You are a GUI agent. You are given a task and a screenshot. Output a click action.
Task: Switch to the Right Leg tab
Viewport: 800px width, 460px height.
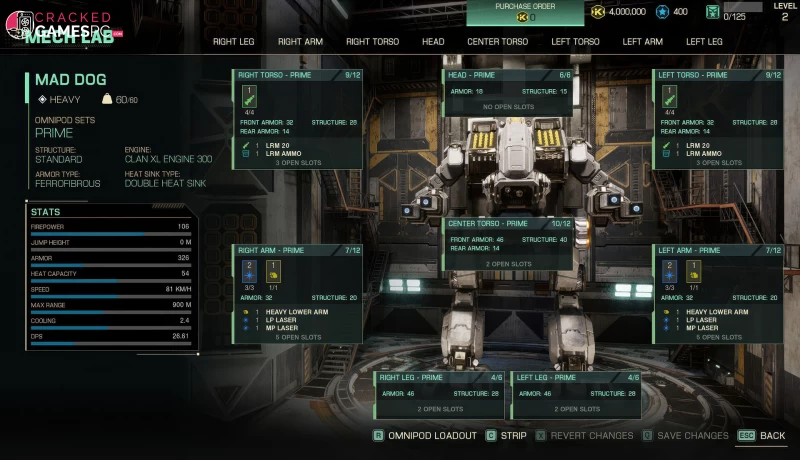(235, 42)
